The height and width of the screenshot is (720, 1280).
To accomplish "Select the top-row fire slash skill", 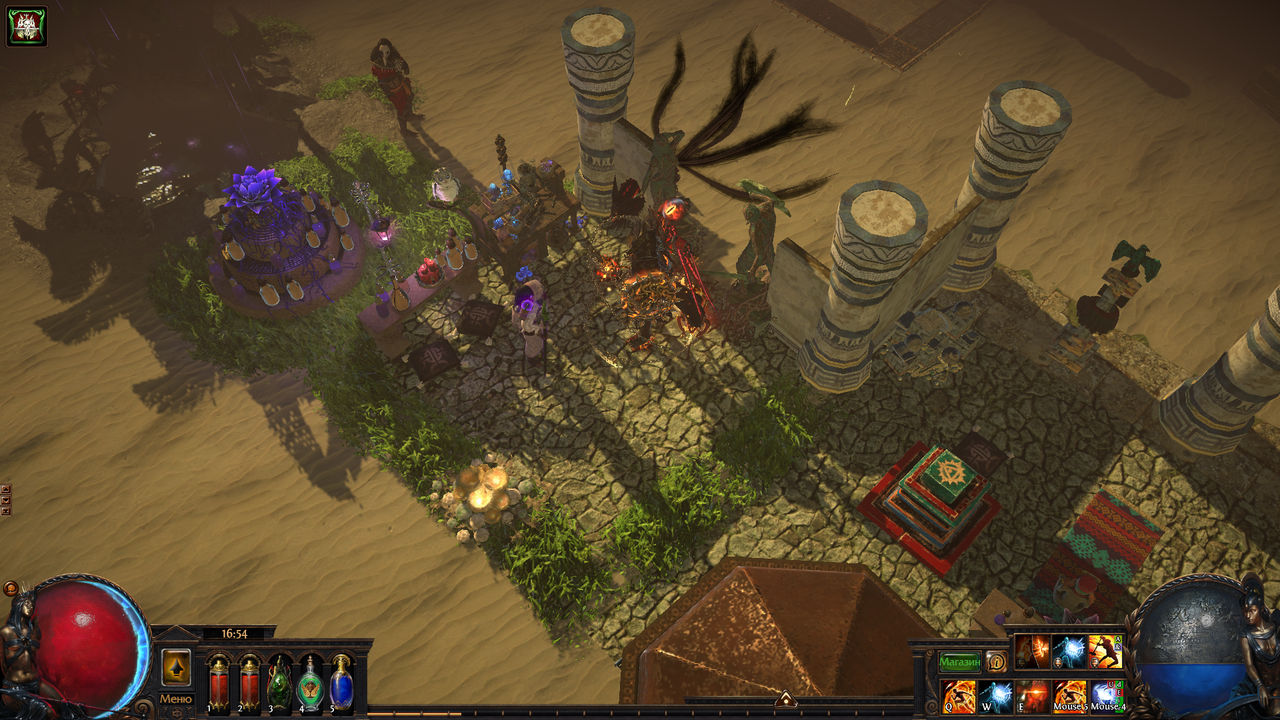I will tap(1032, 652).
